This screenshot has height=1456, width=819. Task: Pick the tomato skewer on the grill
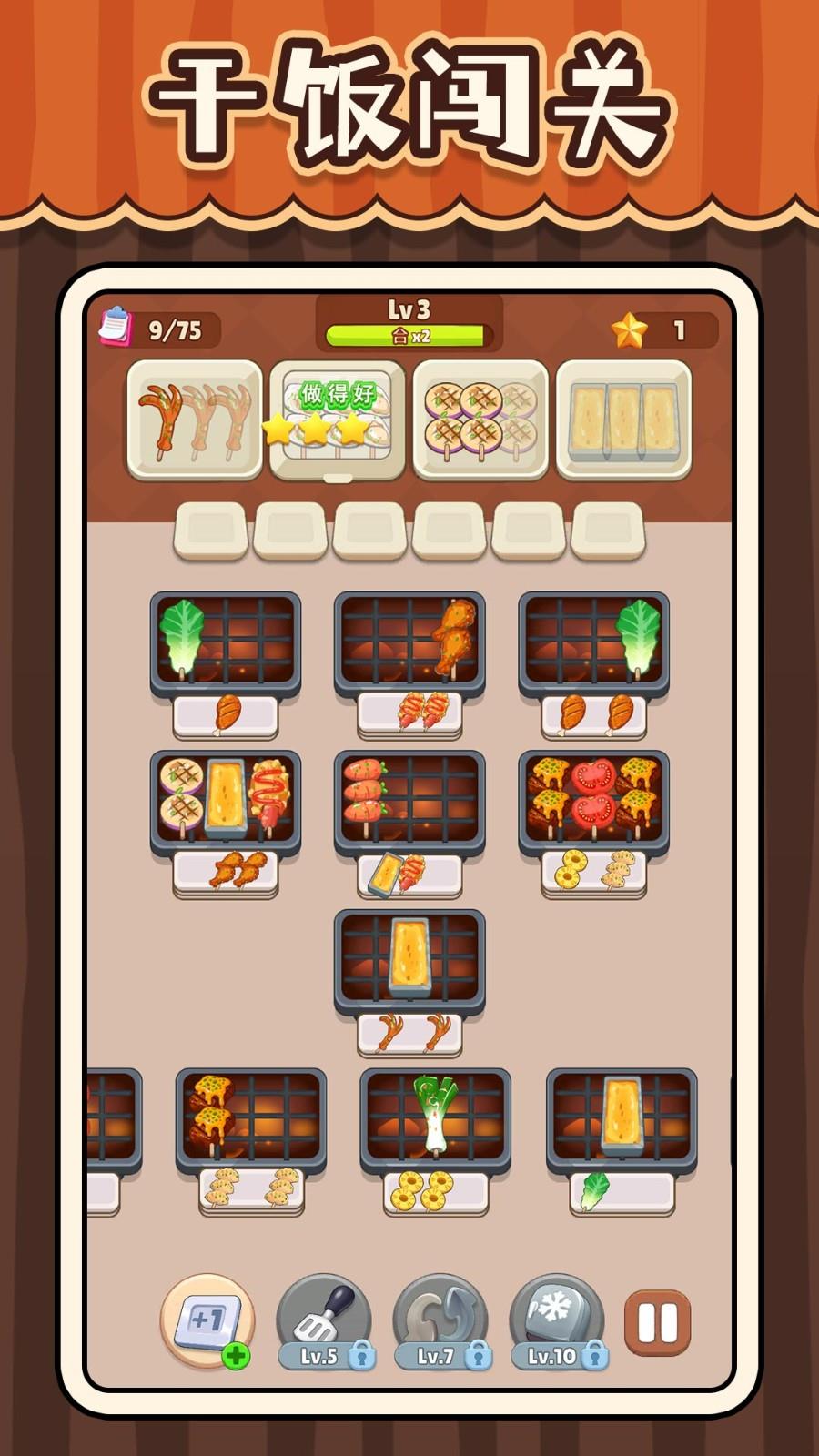point(592,790)
